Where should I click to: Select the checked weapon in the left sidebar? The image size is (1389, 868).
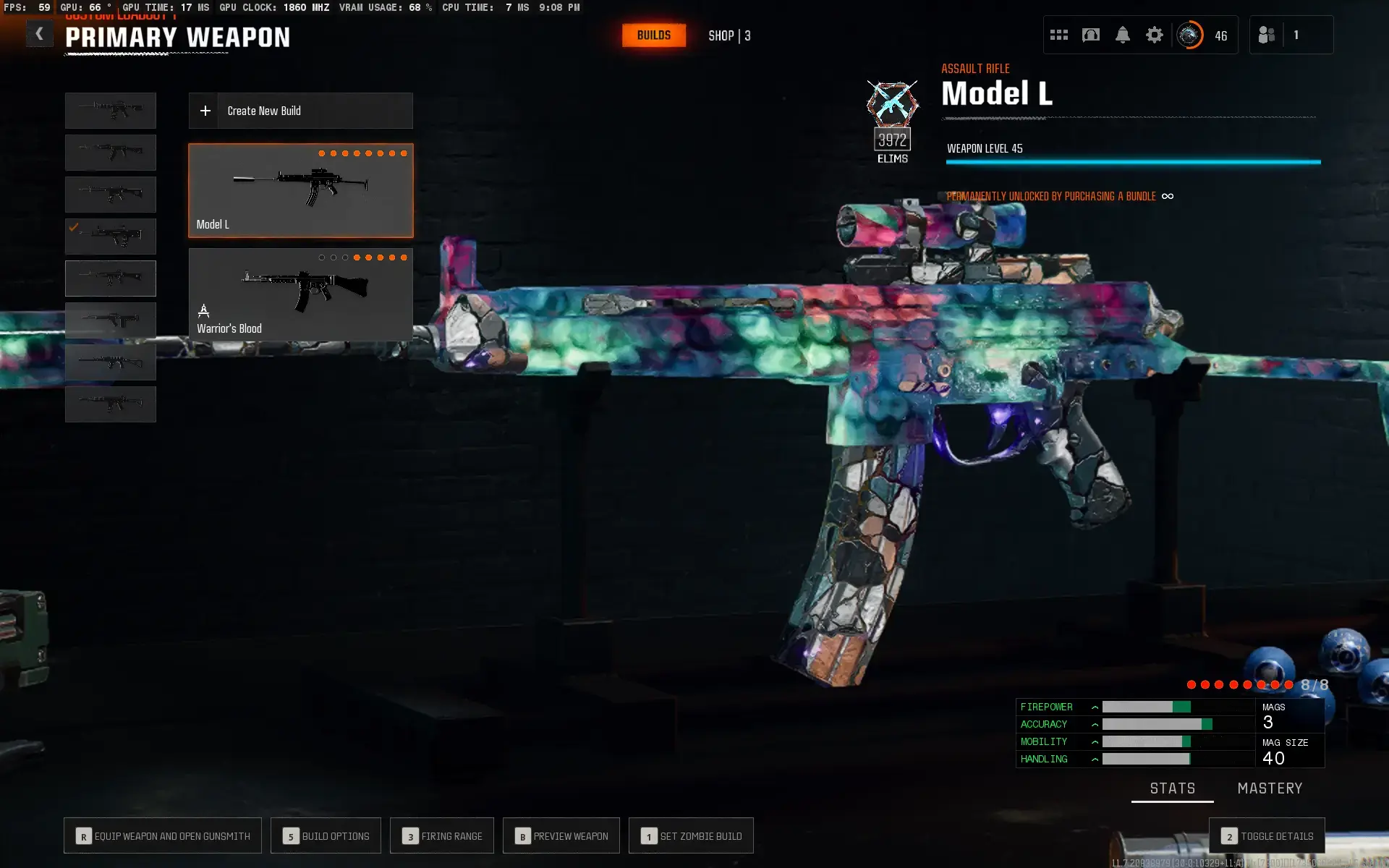[110, 236]
